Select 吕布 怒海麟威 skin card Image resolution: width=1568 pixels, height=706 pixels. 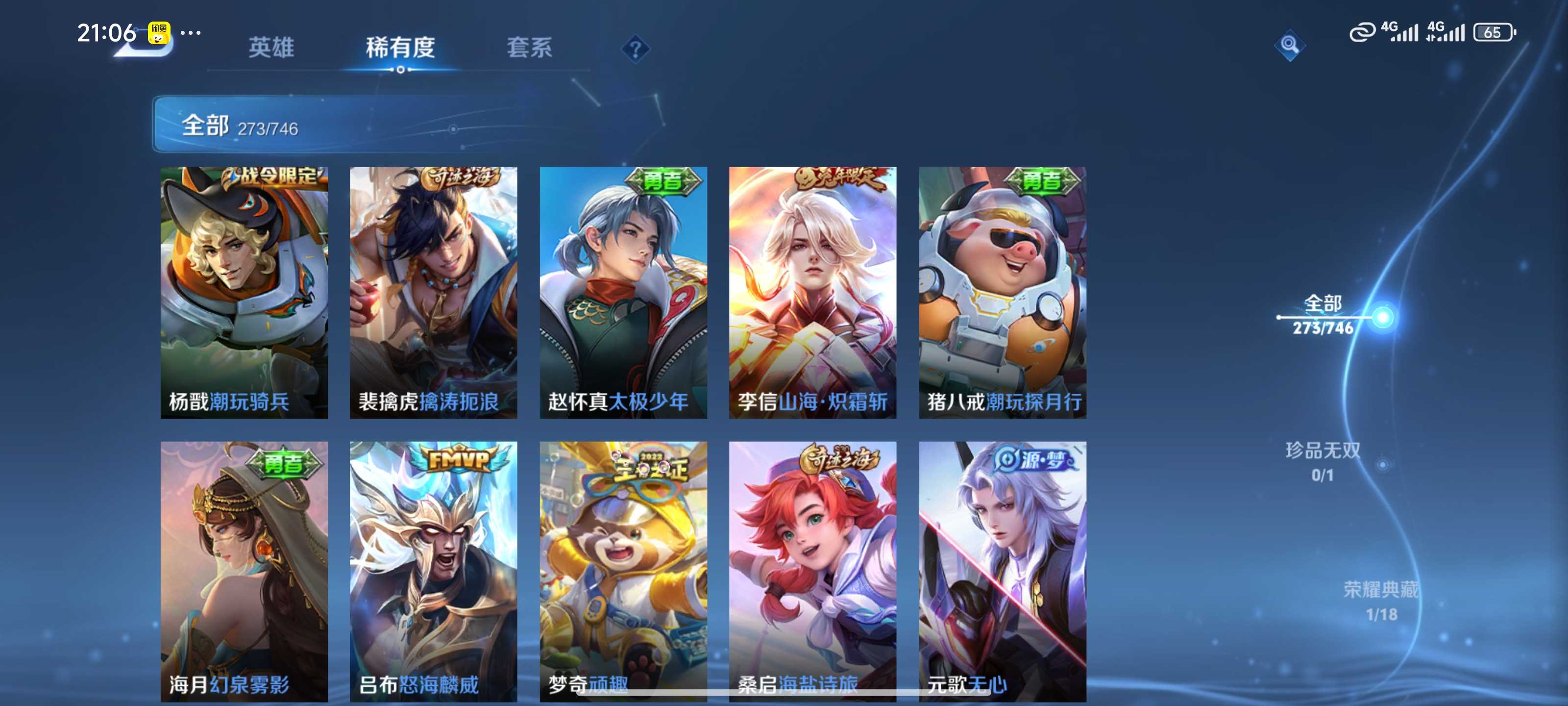click(x=433, y=570)
